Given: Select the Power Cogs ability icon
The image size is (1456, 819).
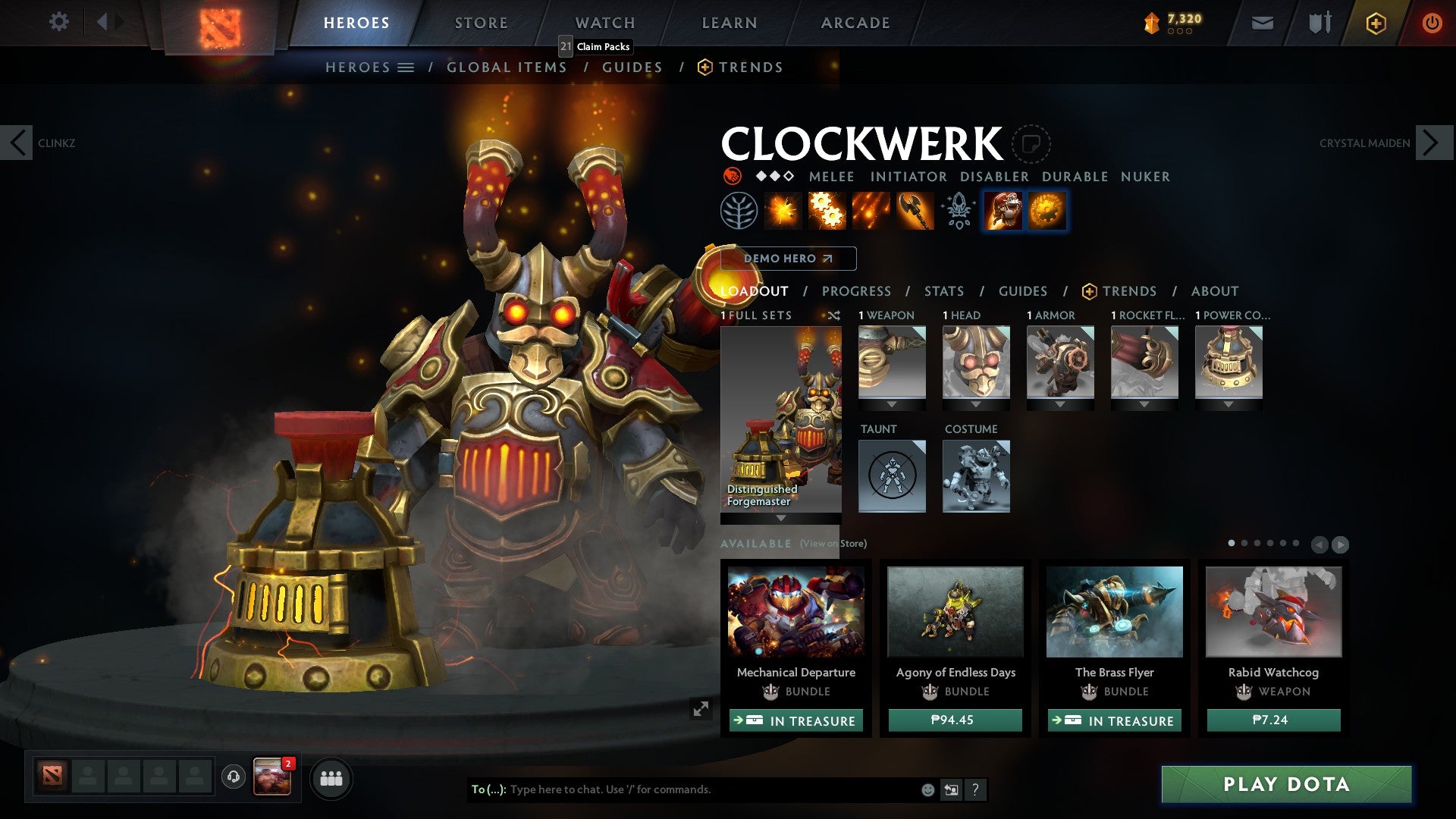Looking at the screenshot, I should (x=826, y=211).
